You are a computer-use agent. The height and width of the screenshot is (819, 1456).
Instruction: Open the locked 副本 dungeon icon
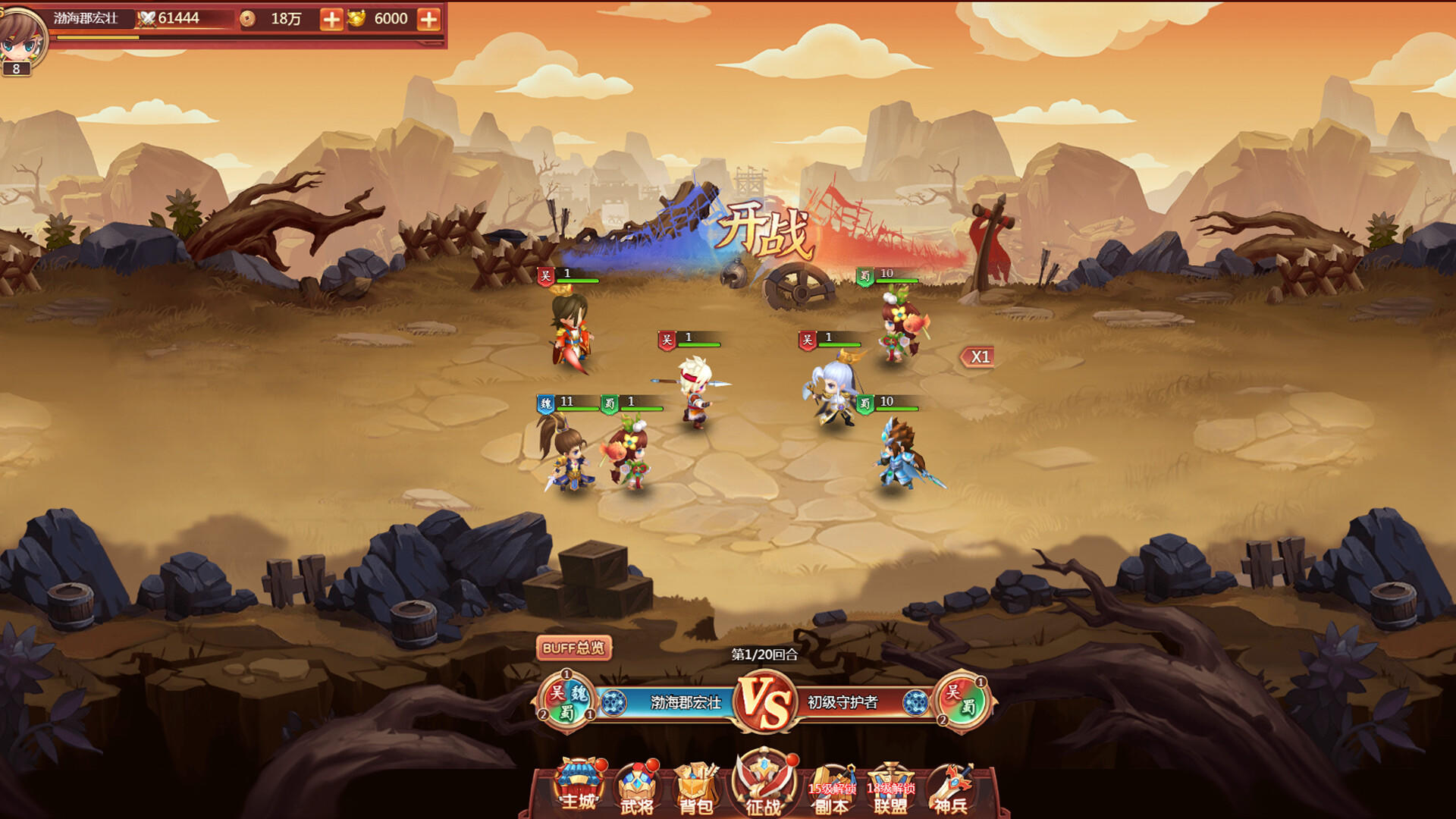click(x=831, y=790)
